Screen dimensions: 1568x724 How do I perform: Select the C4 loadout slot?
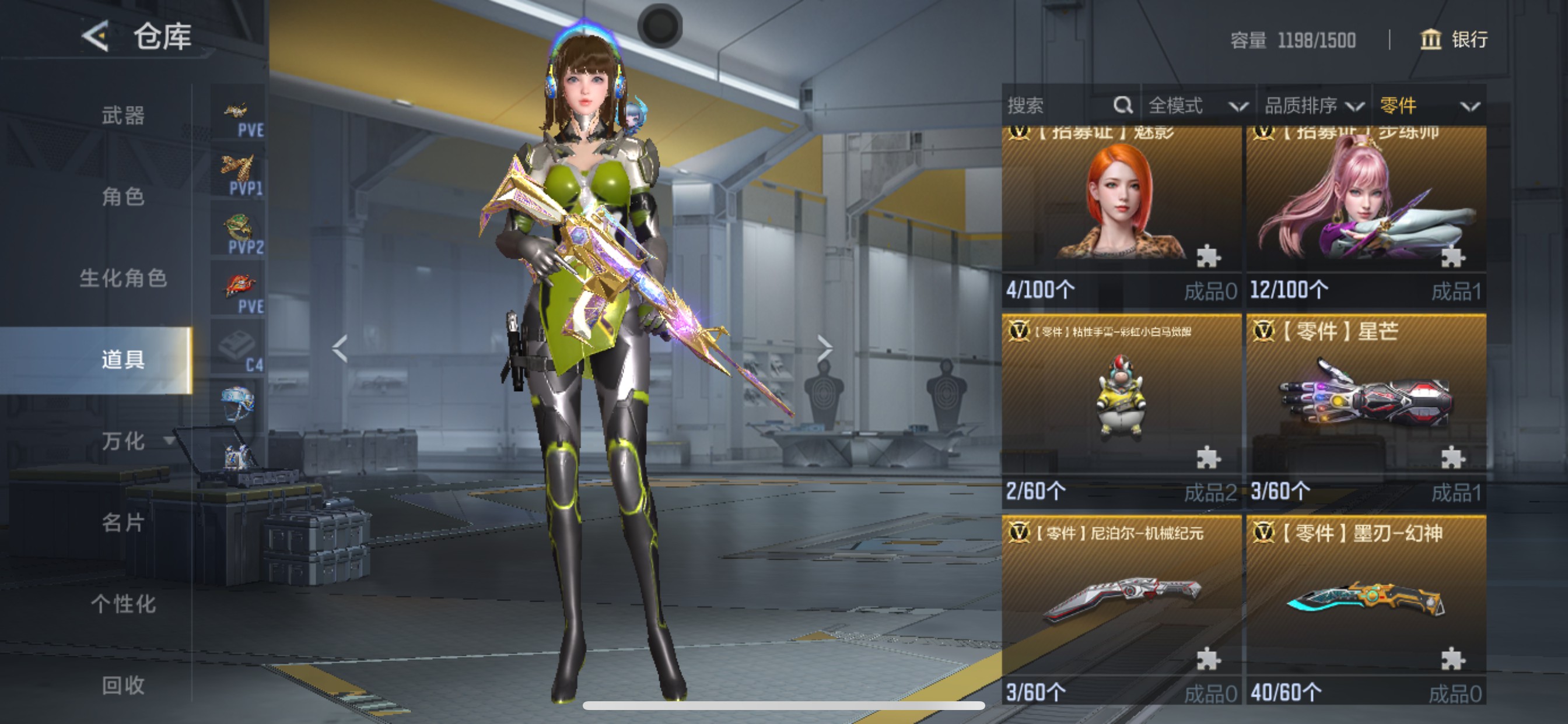tap(238, 348)
